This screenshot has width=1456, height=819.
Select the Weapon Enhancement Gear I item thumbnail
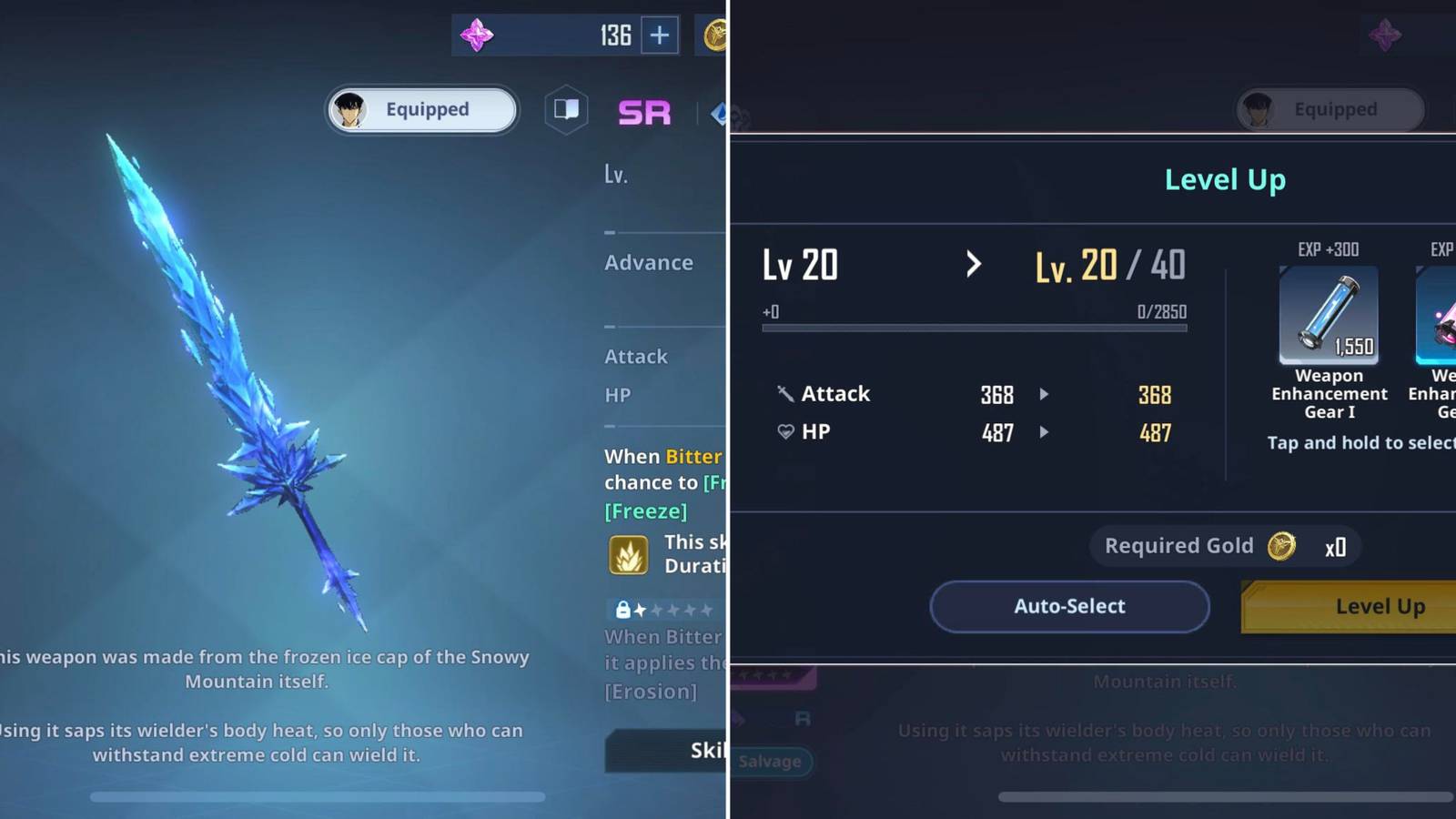pos(1329,317)
